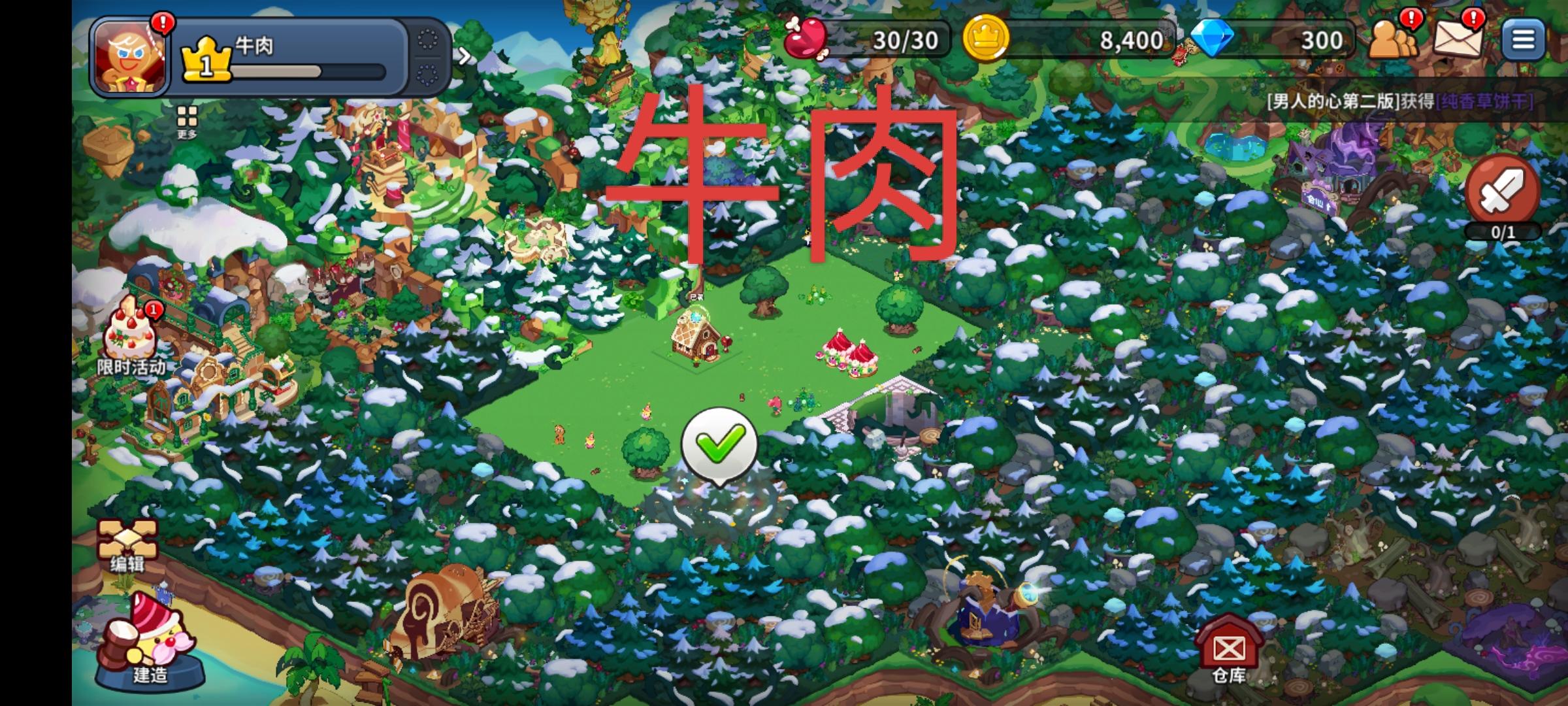1568x706 pixels.
Task: Open the hamburger settings menu top right
Action: click(1524, 38)
